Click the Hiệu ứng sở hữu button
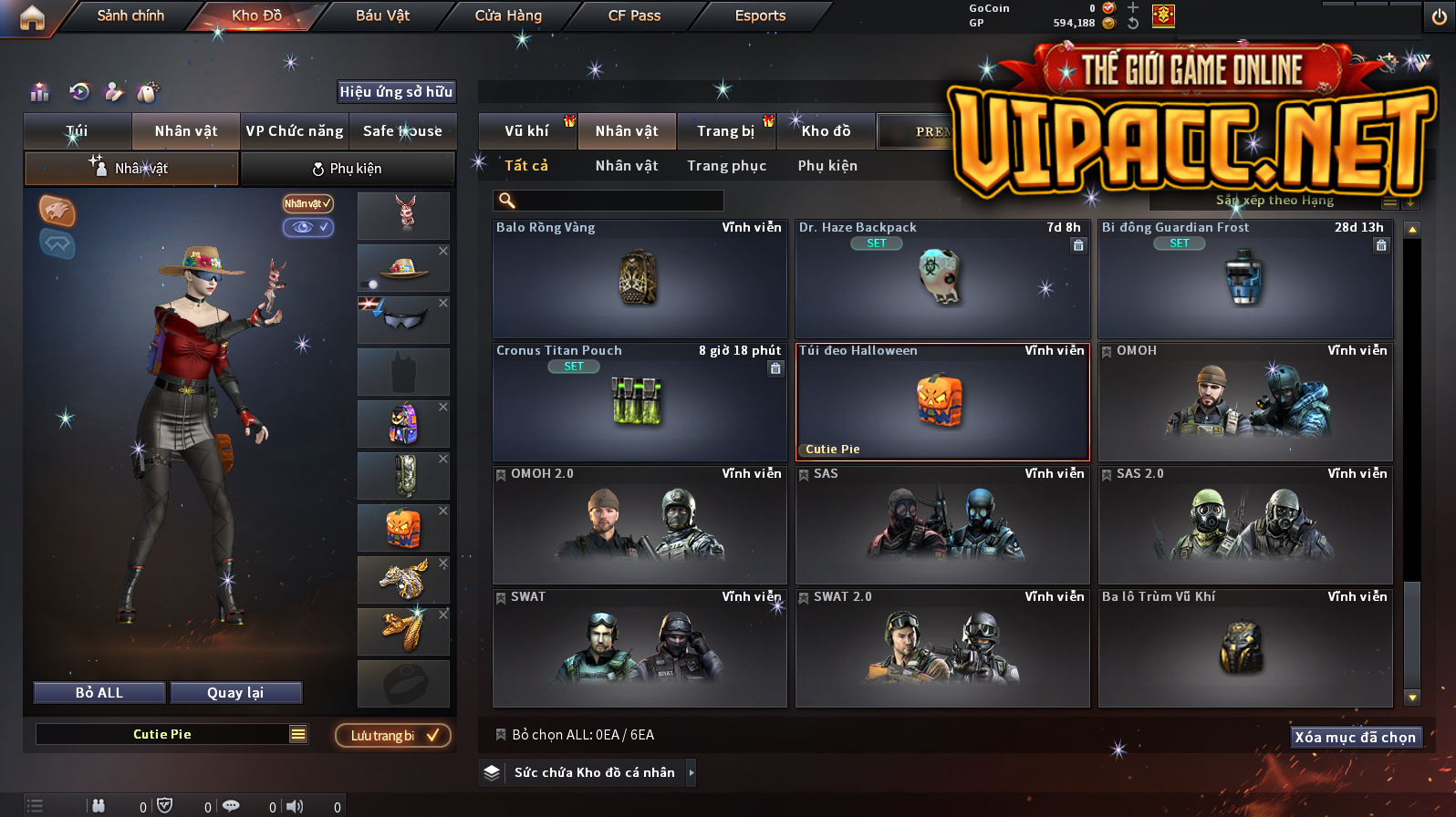This screenshot has height=817, width=1456. [396, 91]
